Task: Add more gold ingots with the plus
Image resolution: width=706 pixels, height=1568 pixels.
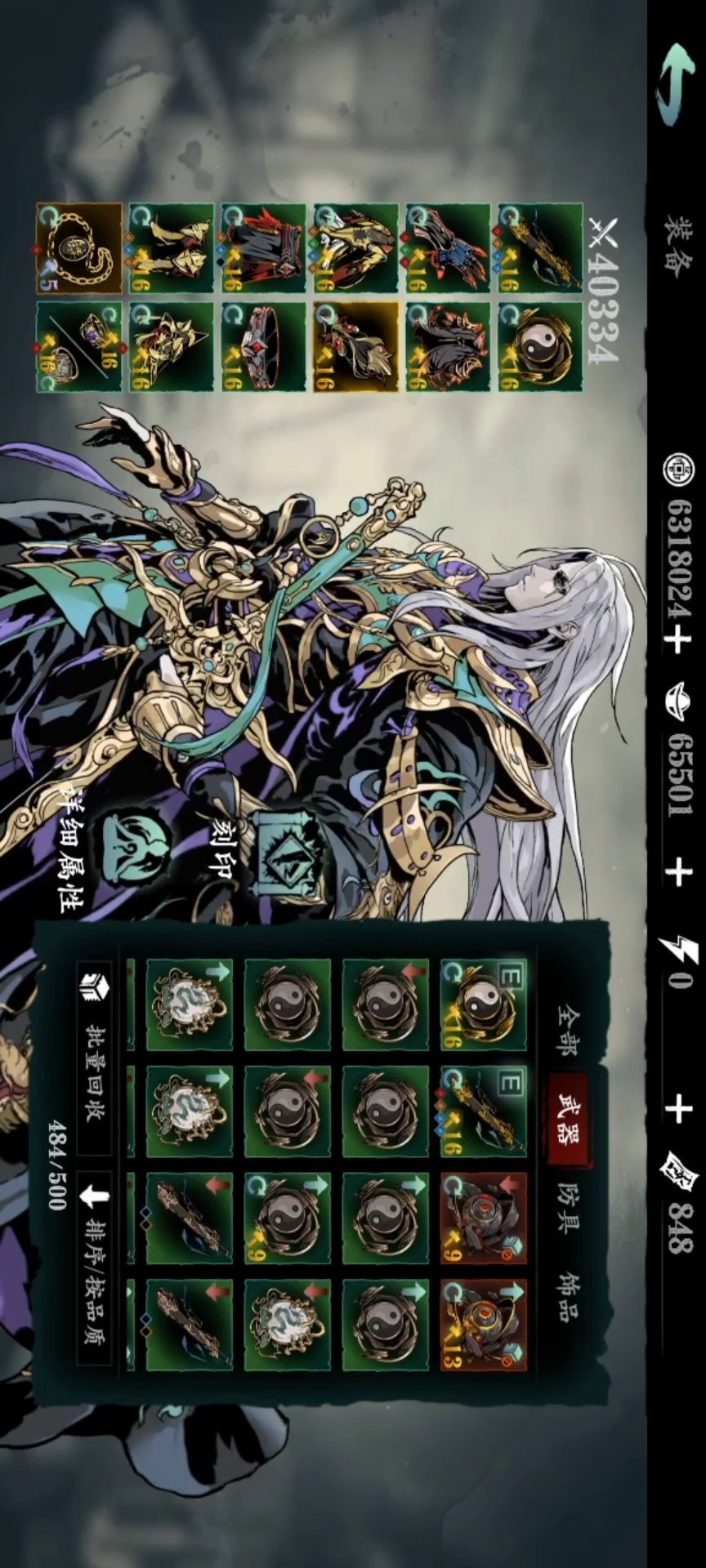Action: pyautogui.click(x=677, y=872)
